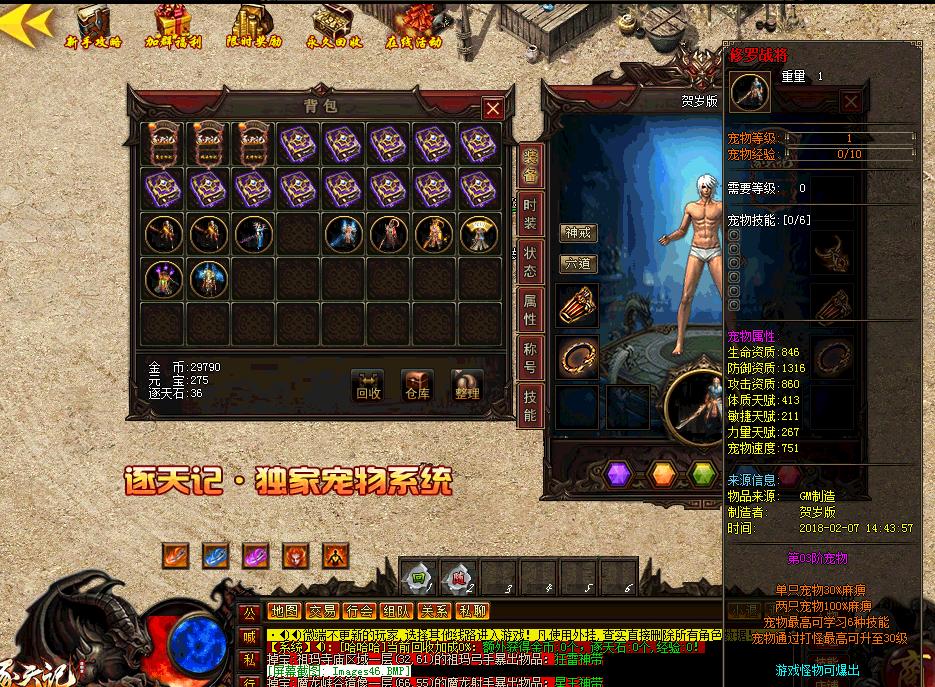Open the 新手攻略 beginner guide
Viewport: 935px width, 687px height.
(92, 25)
